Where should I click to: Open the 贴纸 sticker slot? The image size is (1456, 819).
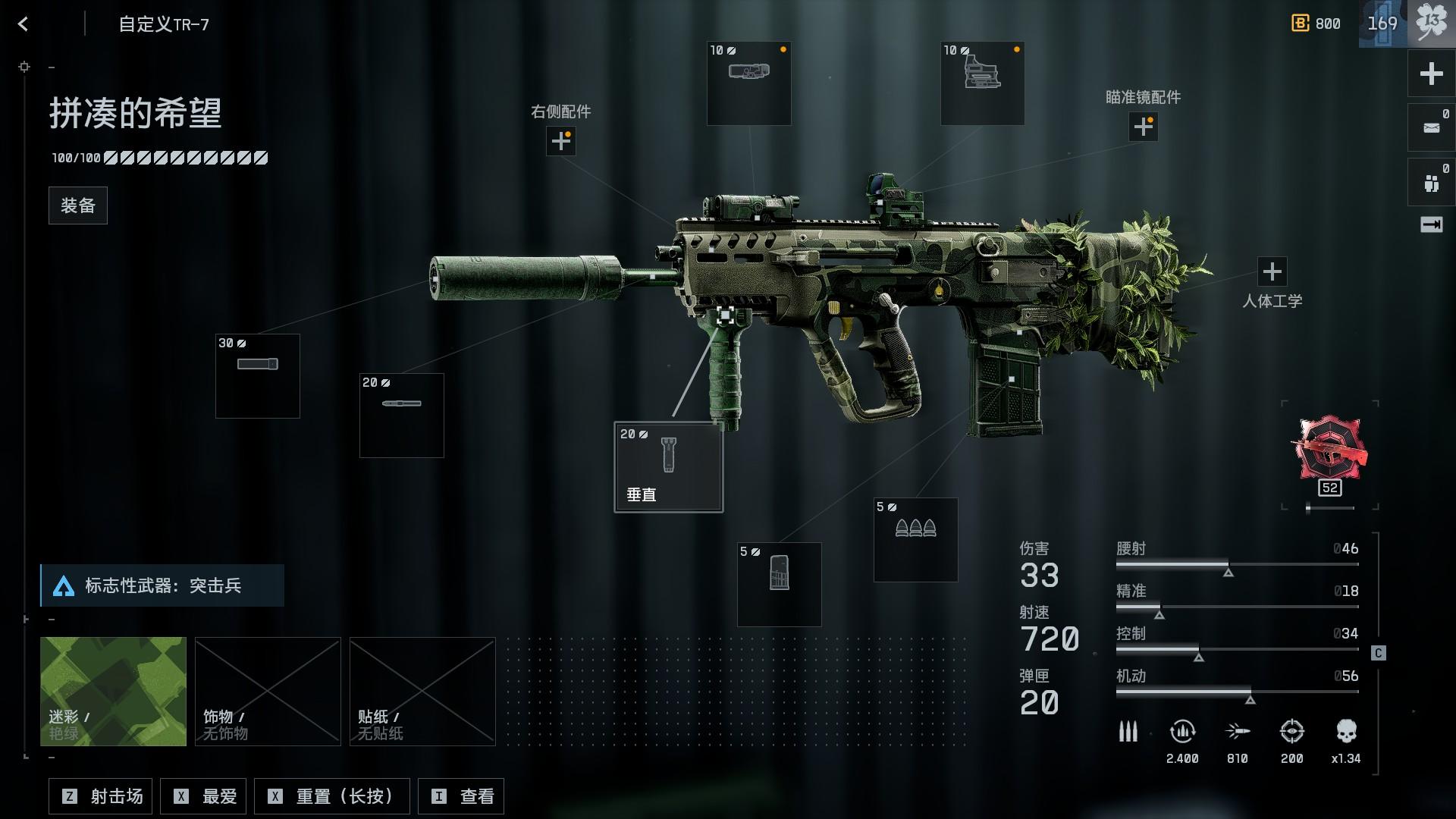click(x=422, y=691)
